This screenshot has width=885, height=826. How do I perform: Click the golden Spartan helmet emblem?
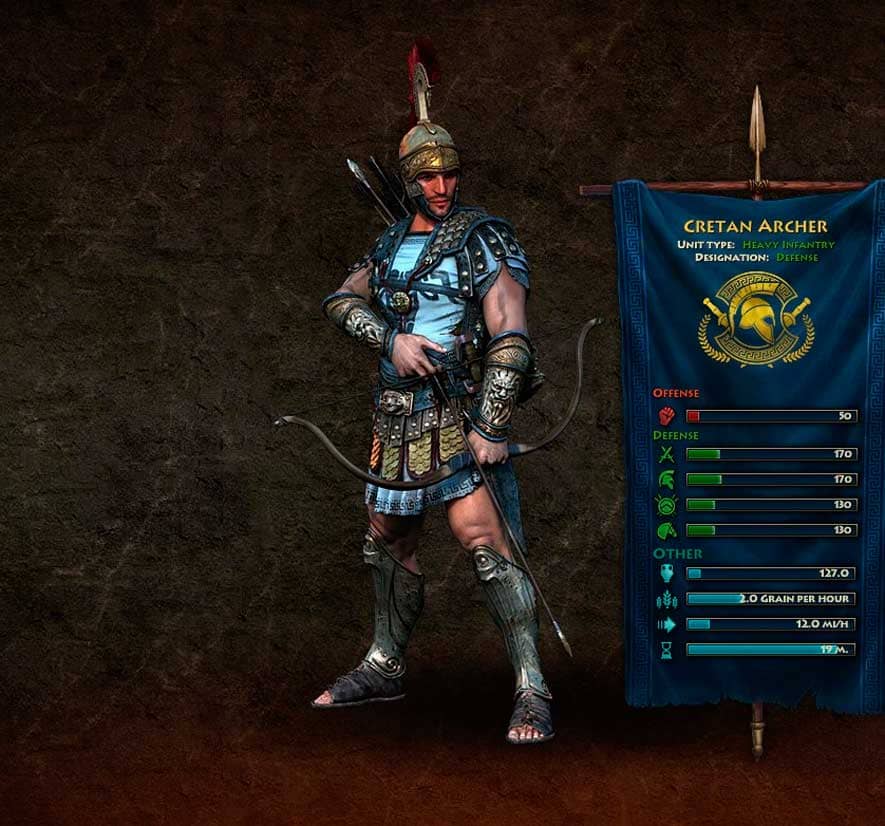pos(757,319)
